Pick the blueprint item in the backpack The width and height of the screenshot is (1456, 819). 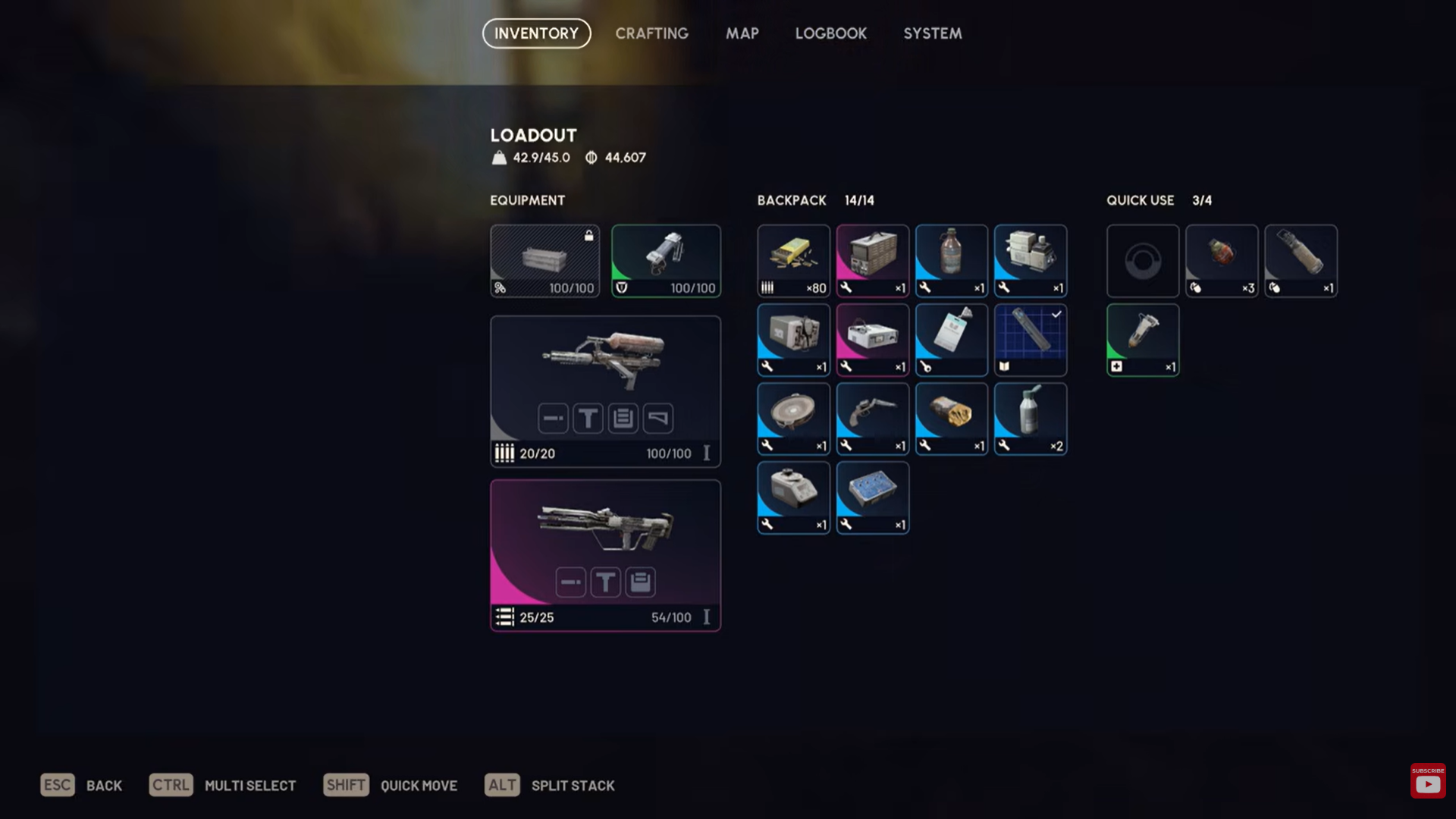click(1030, 340)
